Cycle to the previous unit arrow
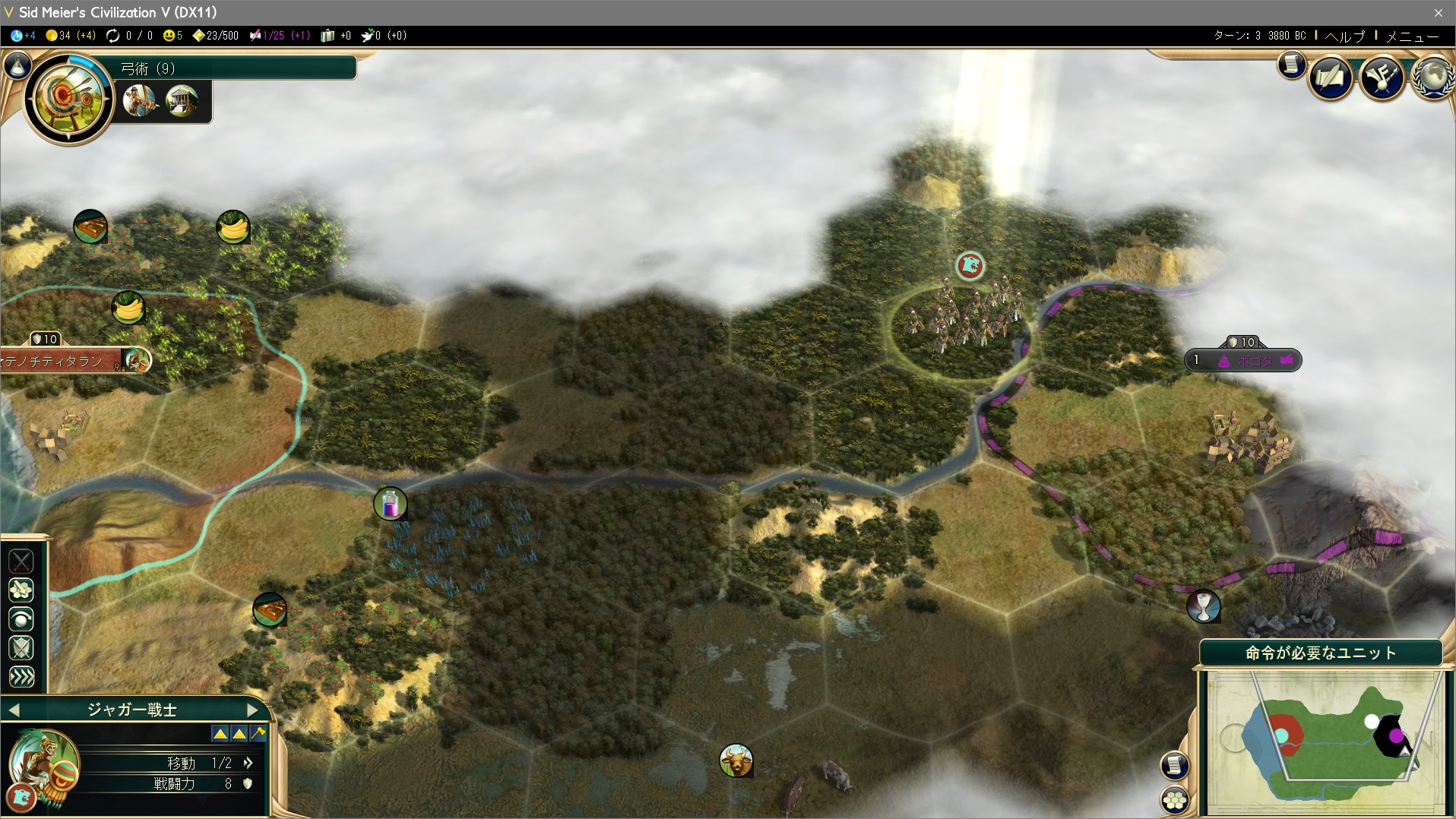Viewport: 1456px width, 819px height. click(x=14, y=710)
